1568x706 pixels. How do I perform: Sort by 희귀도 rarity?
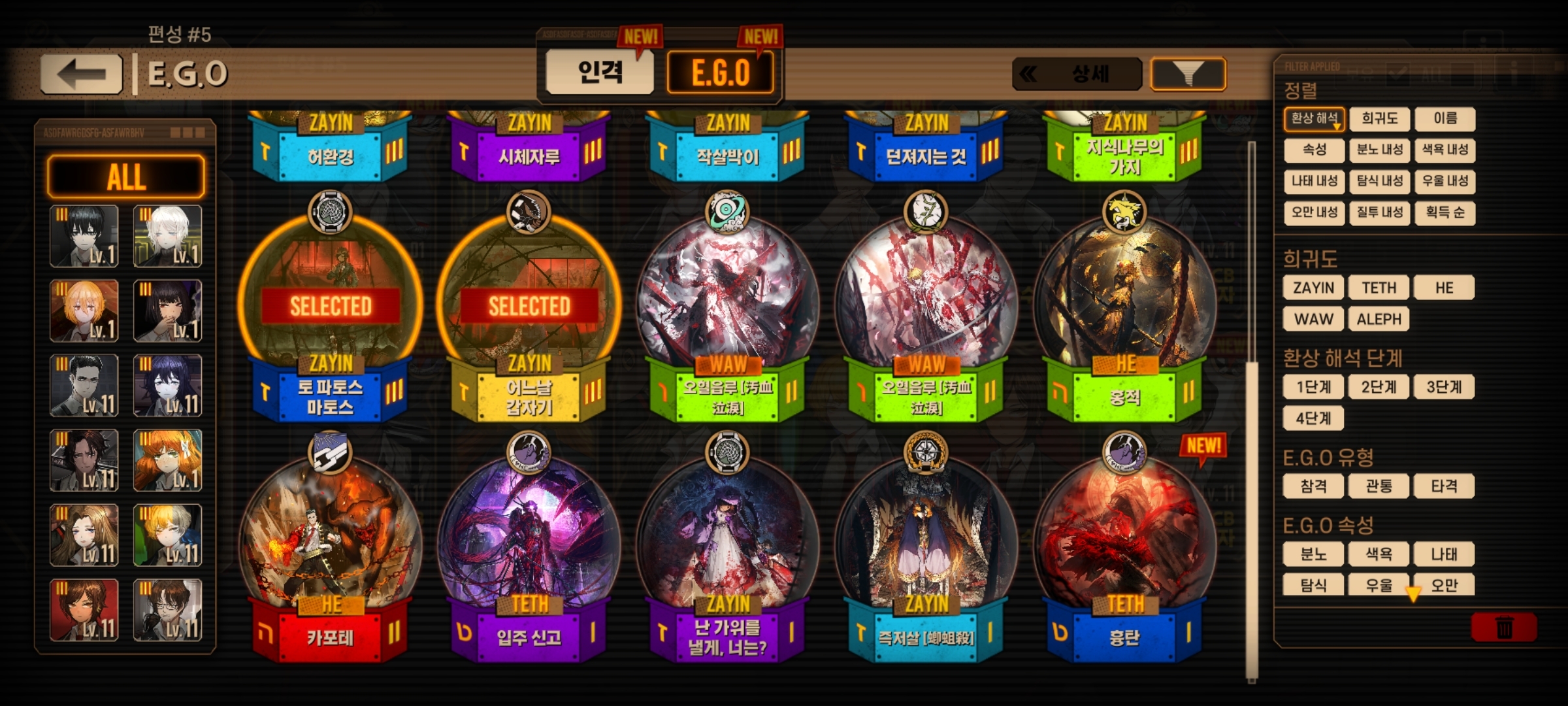coord(1379,119)
